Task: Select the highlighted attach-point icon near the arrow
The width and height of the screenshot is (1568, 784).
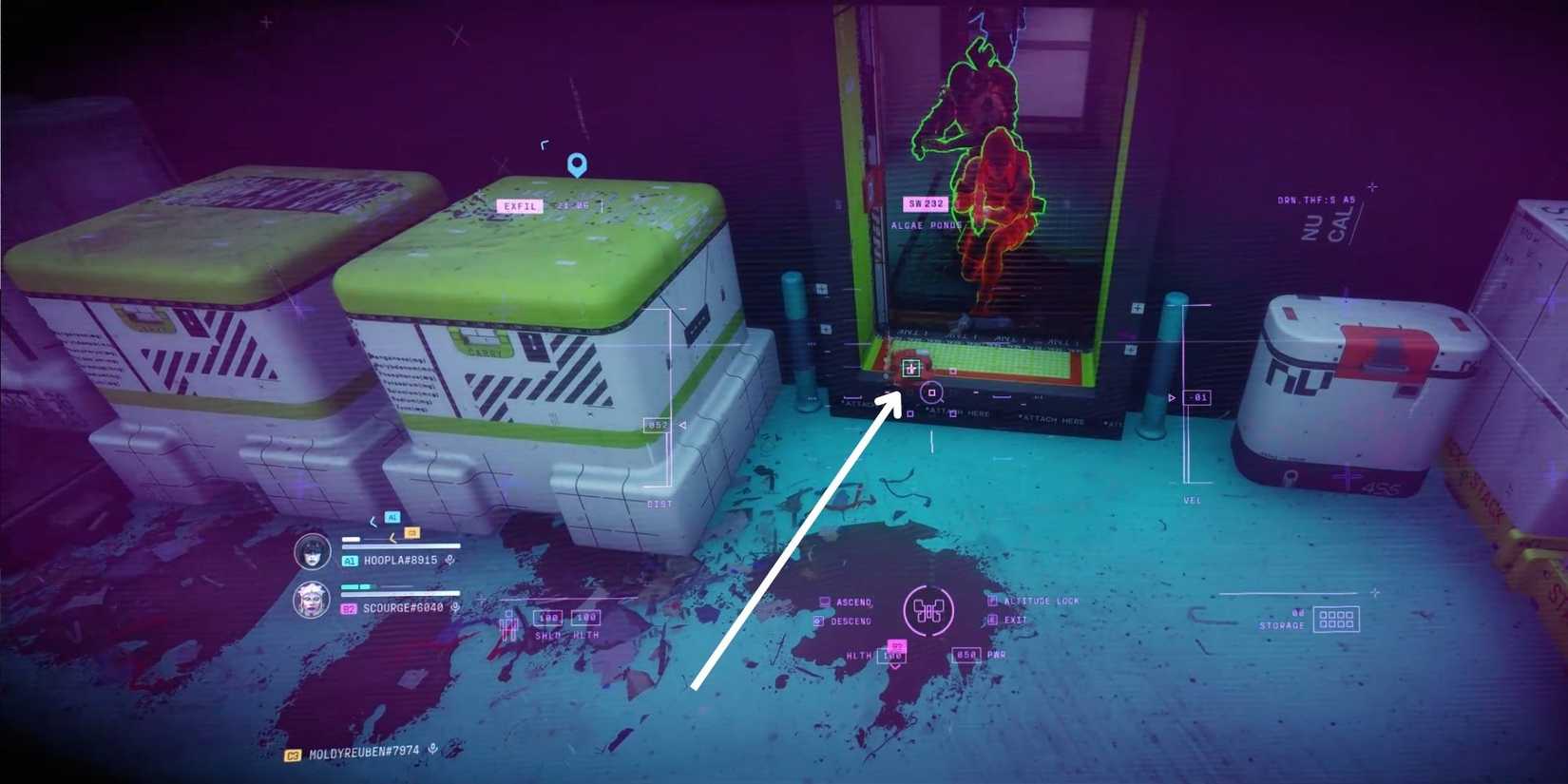Action: pos(909,366)
